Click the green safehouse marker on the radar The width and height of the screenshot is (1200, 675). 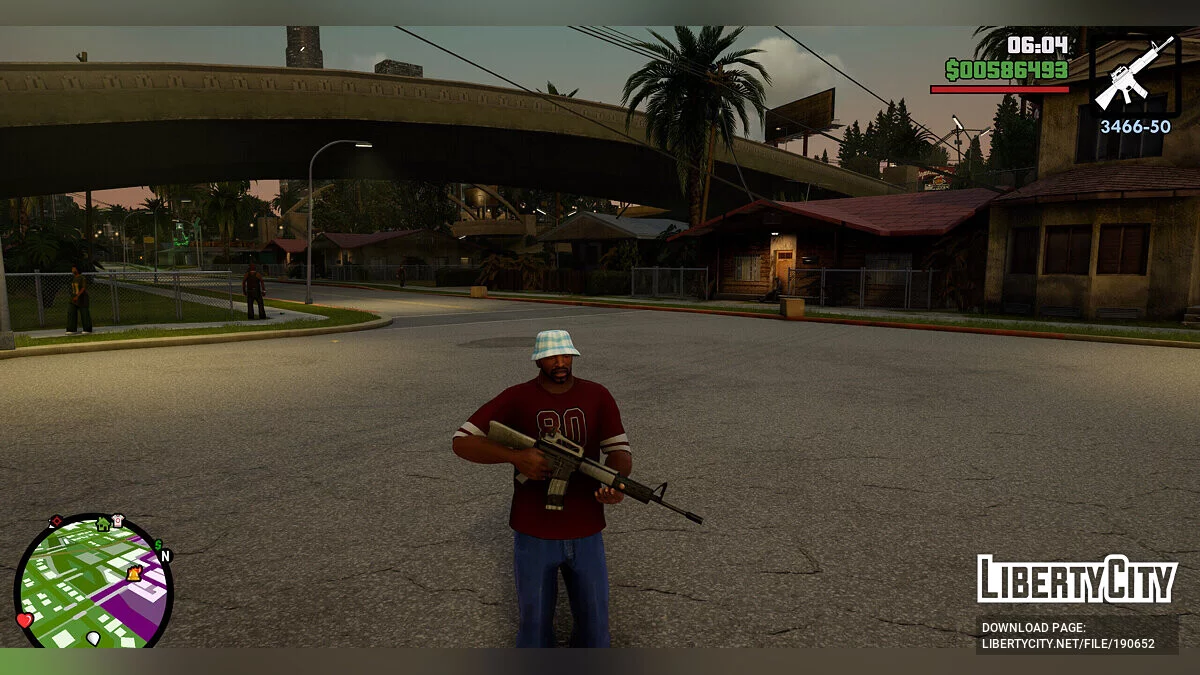[102, 523]
